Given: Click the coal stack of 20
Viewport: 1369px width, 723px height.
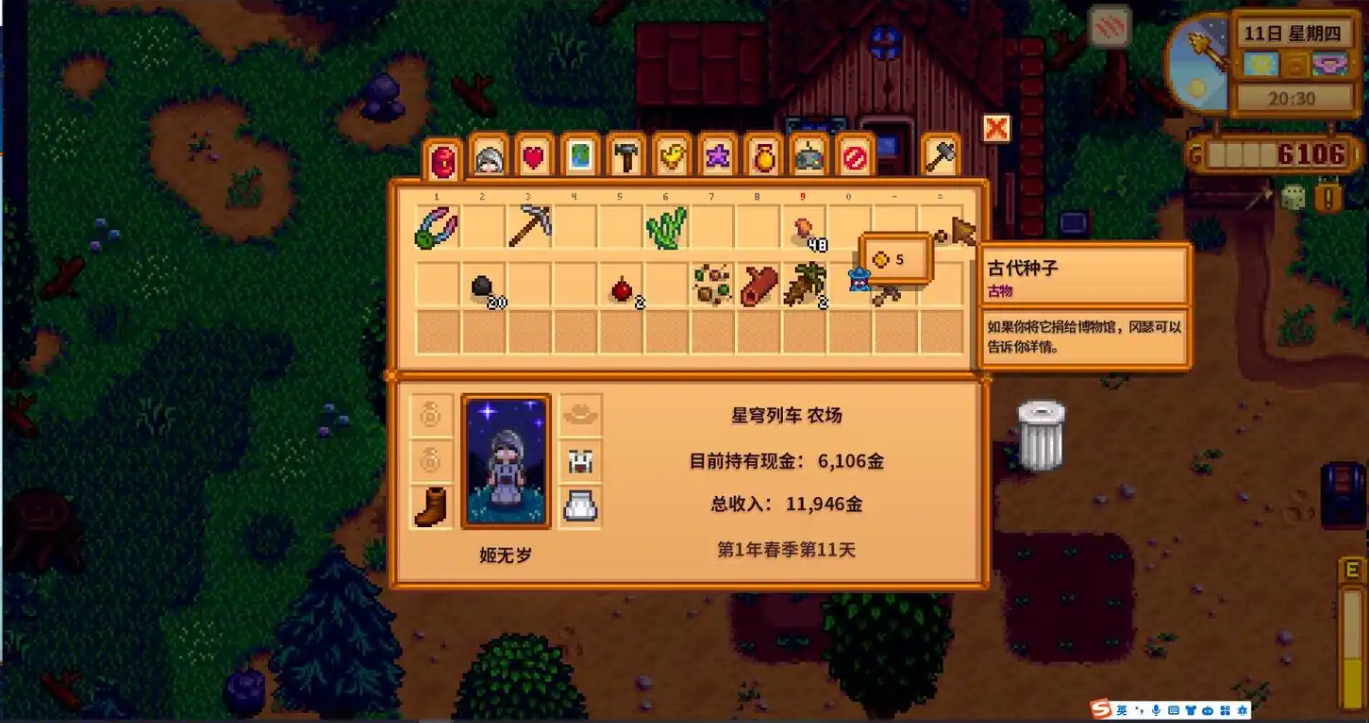Looking at the screenshot, I should point(482,287).
